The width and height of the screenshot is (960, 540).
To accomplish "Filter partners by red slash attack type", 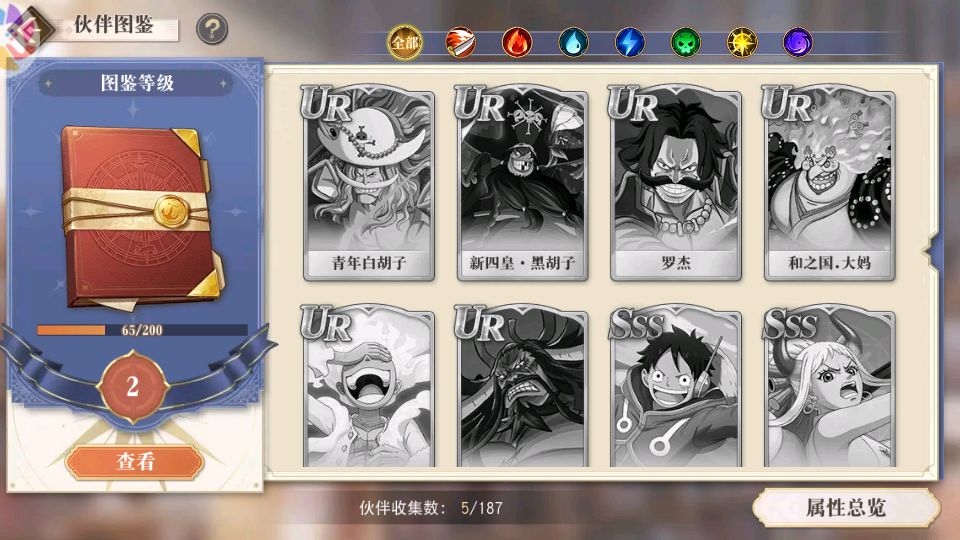I will (x=460, y=42).
